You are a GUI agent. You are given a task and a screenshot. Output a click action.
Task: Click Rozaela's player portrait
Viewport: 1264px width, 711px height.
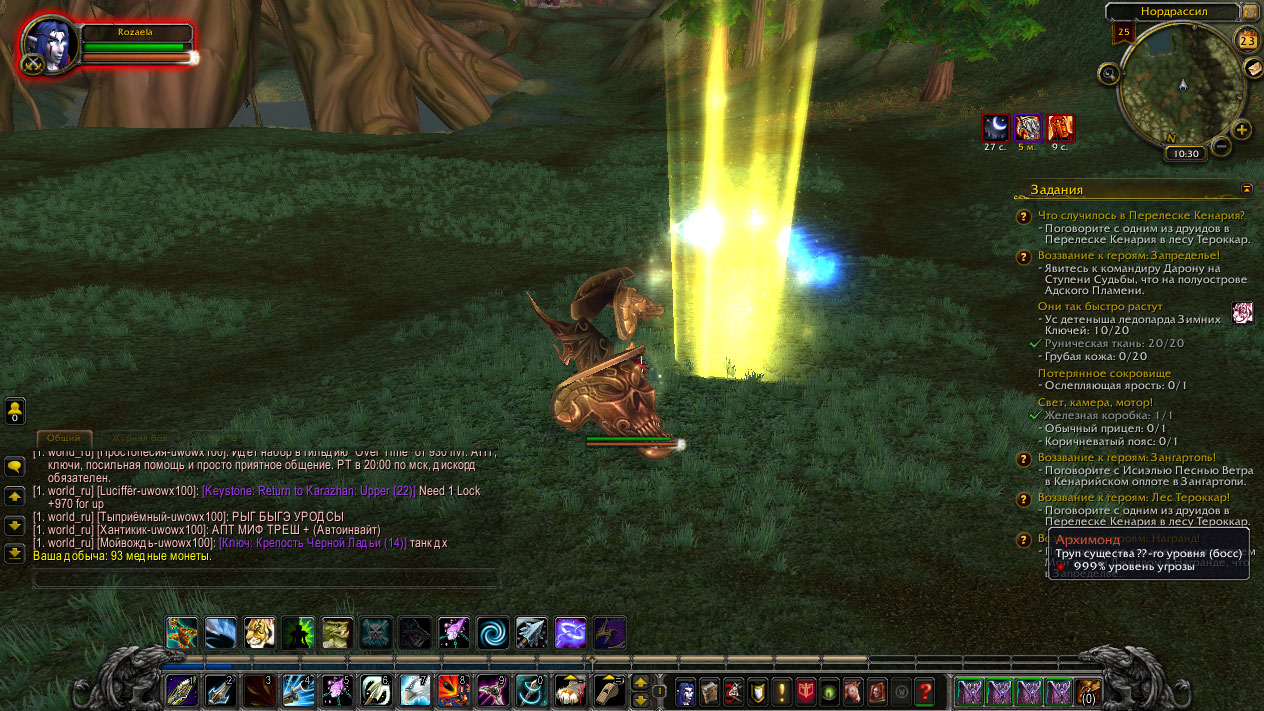pyautogui.click(x=50, y=45)
